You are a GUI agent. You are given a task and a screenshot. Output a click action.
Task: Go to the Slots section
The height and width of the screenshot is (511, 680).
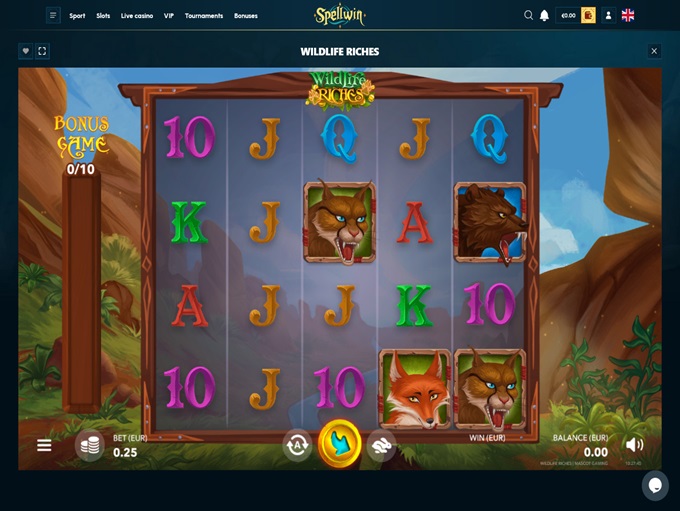[x=103, y=16]
